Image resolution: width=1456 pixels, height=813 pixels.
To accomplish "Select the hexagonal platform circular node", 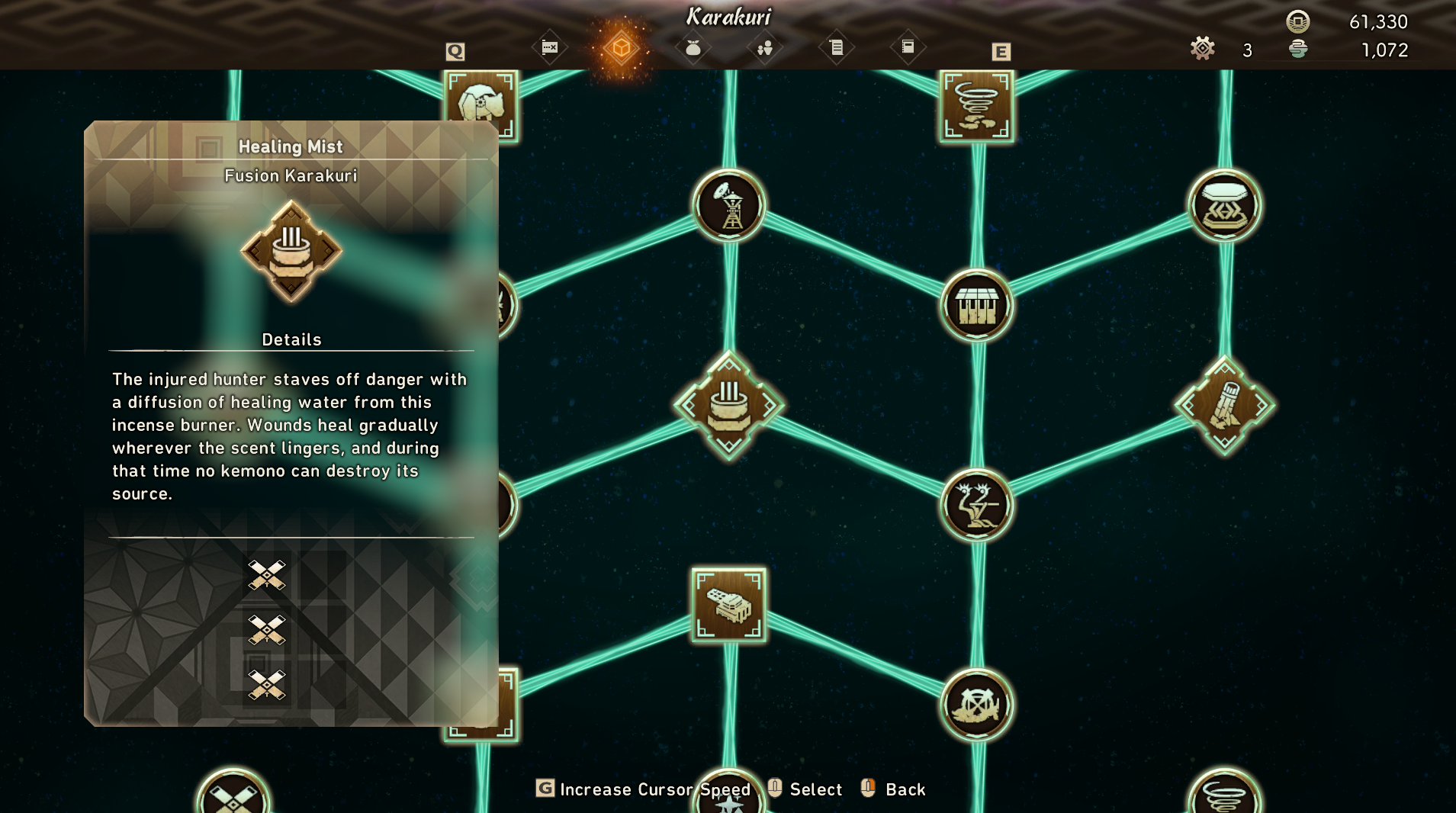I will (x=1225, y=206).
